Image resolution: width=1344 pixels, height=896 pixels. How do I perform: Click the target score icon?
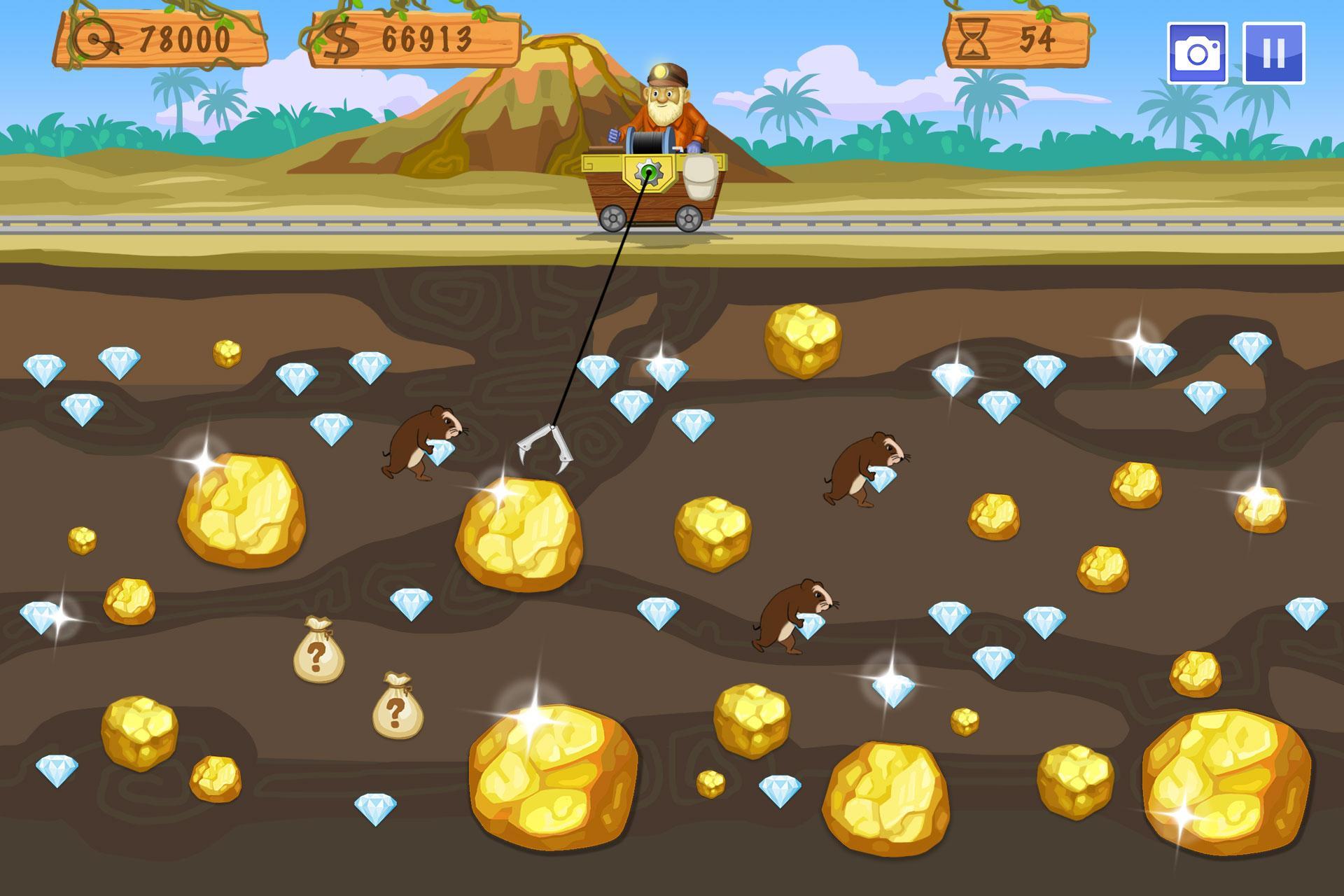(92, 37)
